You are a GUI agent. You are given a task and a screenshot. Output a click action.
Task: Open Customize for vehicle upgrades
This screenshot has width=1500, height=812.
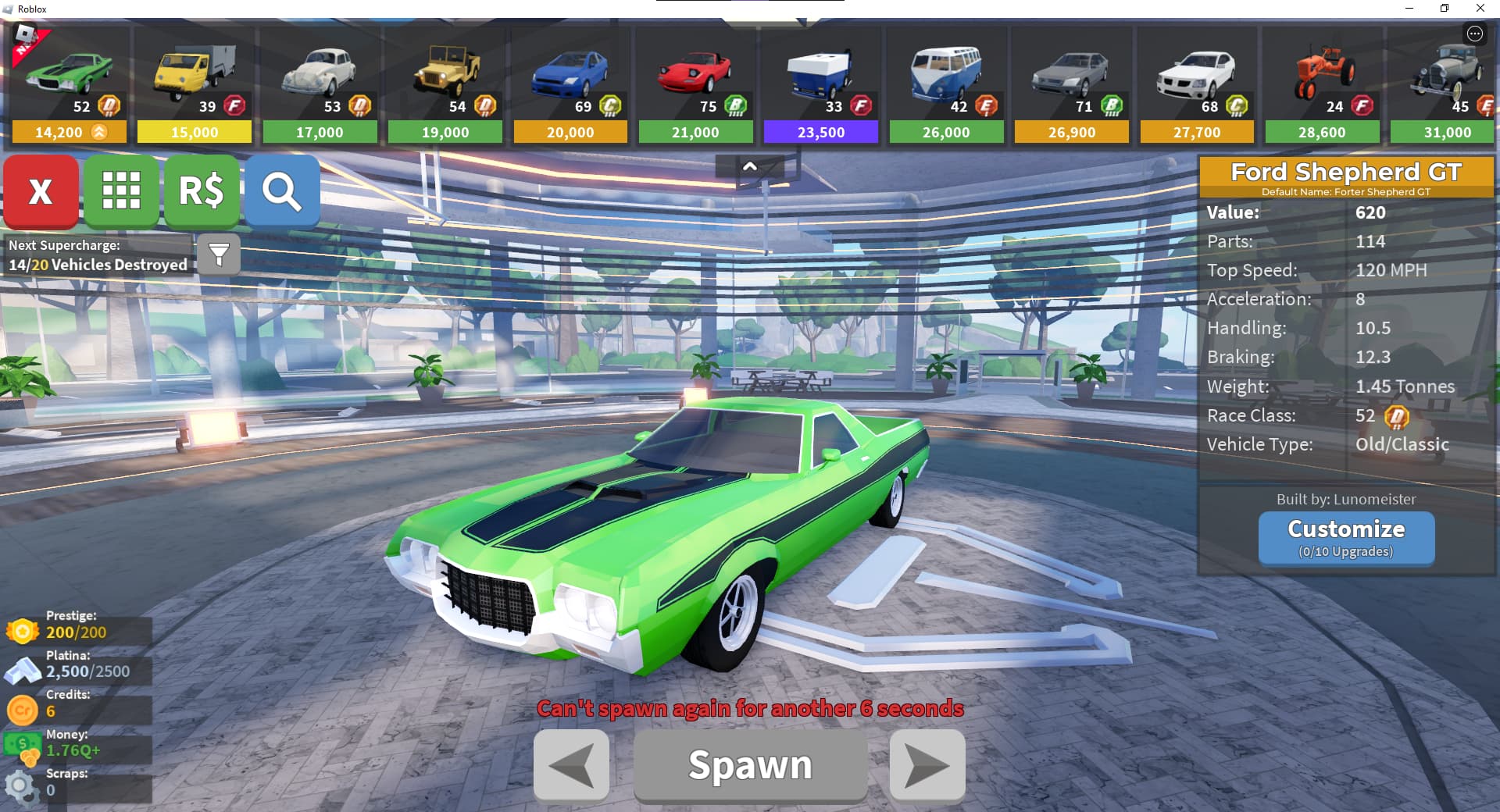(x=1346, y=537)
